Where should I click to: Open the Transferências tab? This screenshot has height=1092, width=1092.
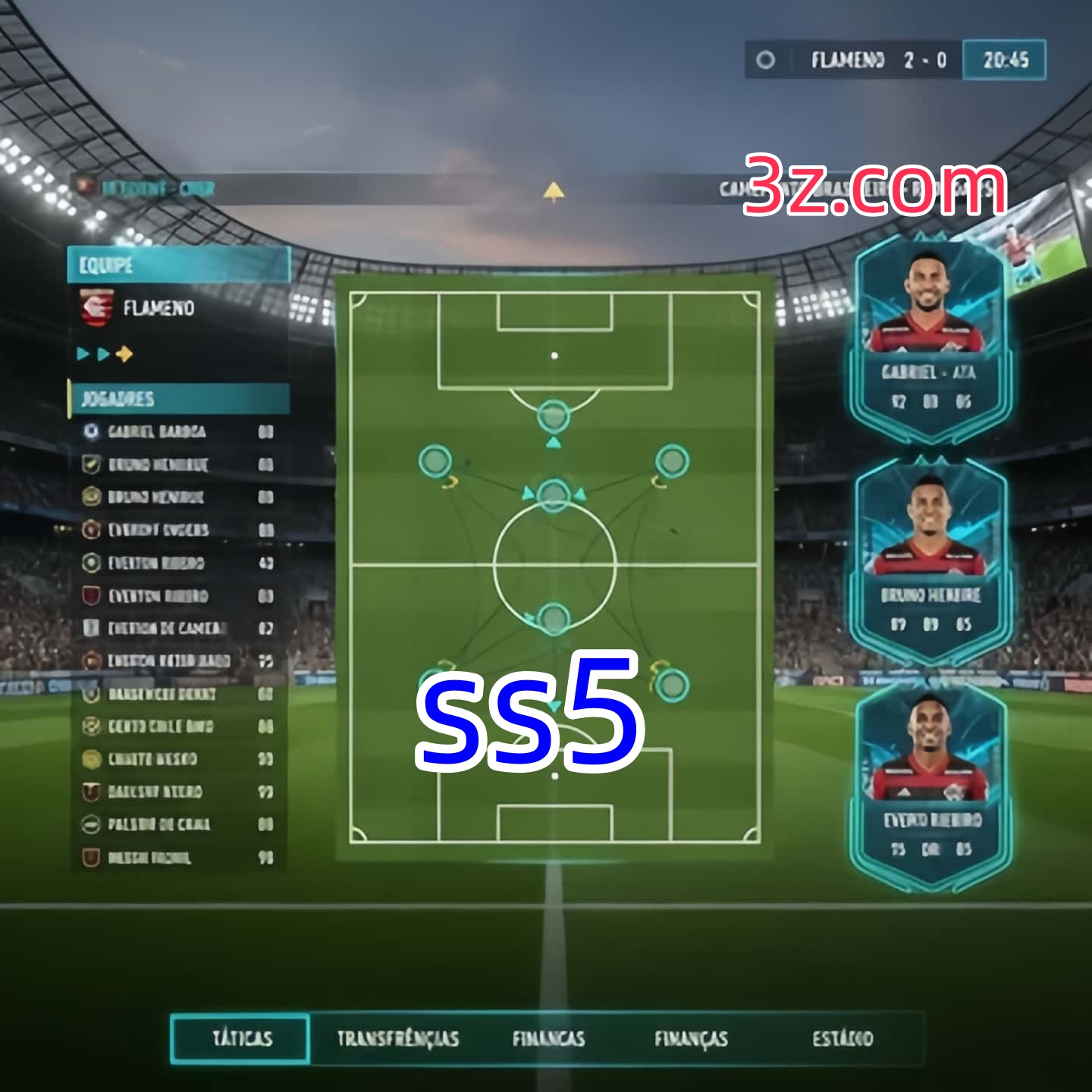pos(397,1038)
